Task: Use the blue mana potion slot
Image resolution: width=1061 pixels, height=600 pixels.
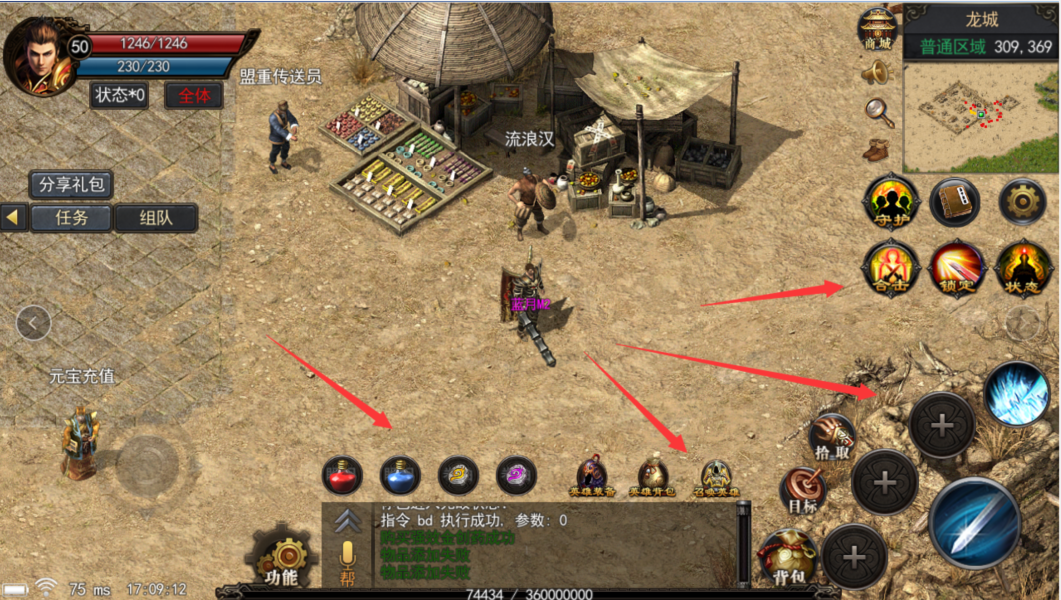Action: pyautogui.click(x=400, y=474)
